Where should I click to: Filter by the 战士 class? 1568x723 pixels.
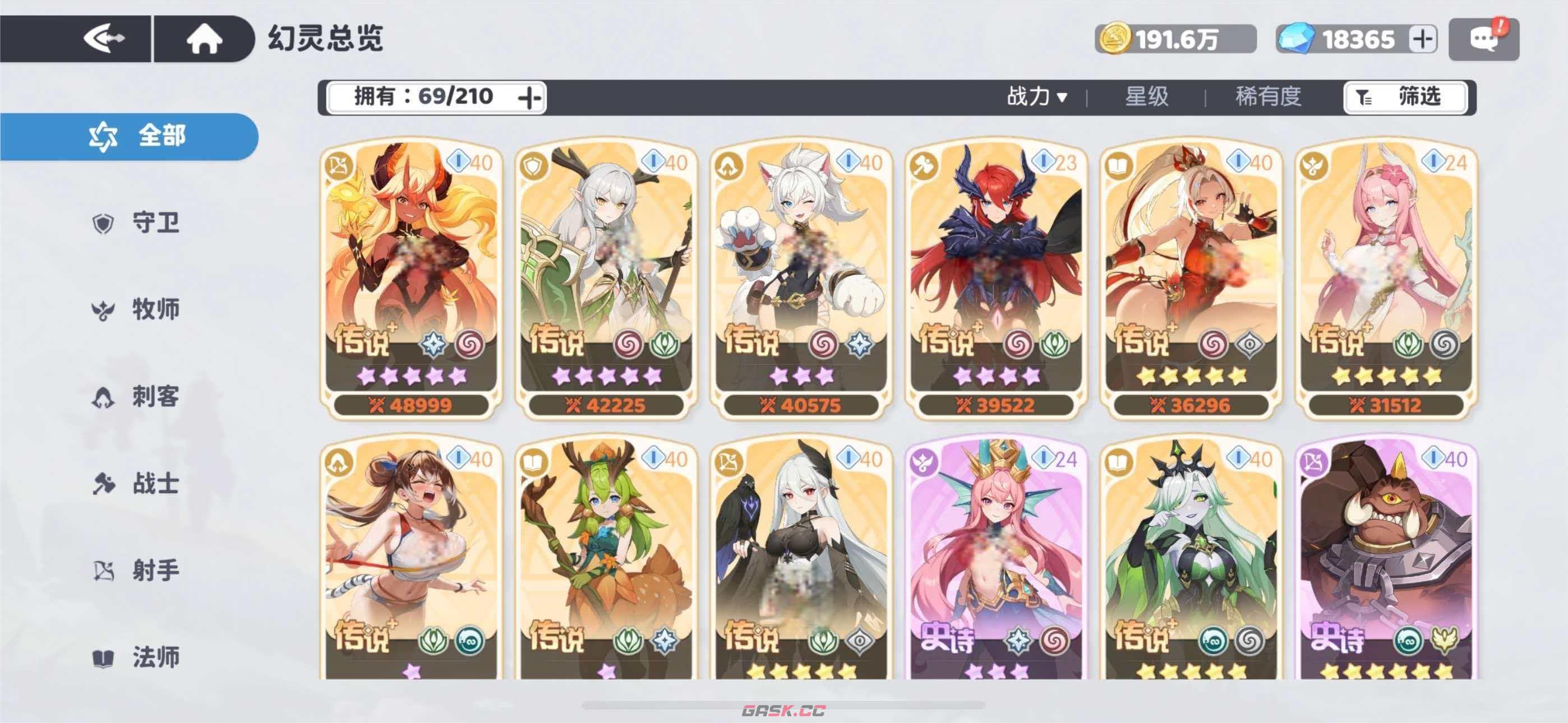(x=137, y=484)
